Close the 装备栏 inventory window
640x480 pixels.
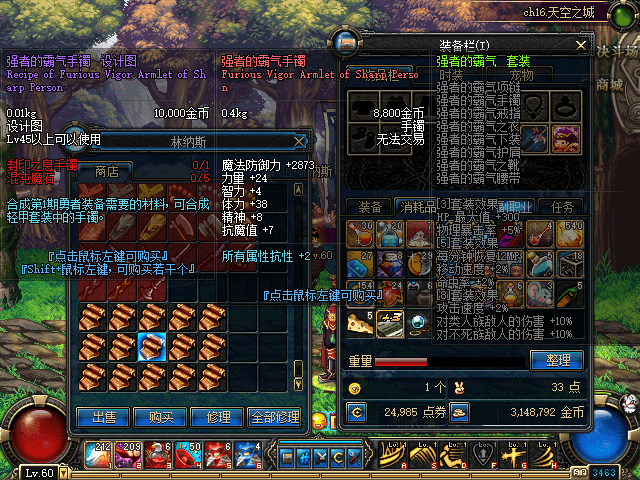pyautogui.click(x=579, y=44)
